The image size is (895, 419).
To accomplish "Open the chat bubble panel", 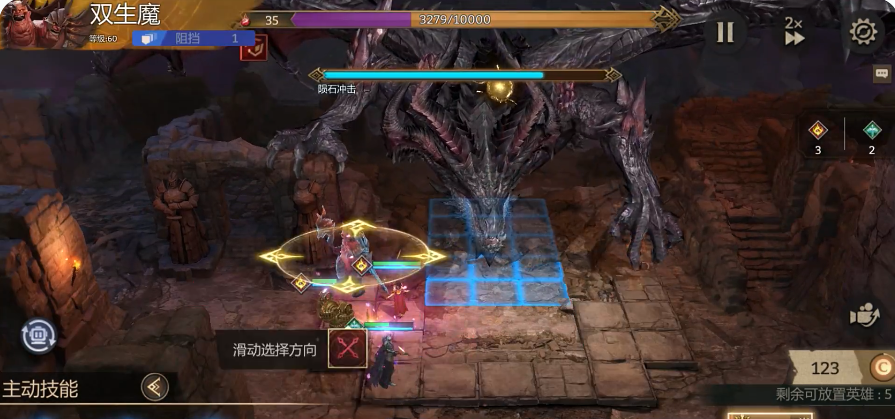I will click(881, 73).
